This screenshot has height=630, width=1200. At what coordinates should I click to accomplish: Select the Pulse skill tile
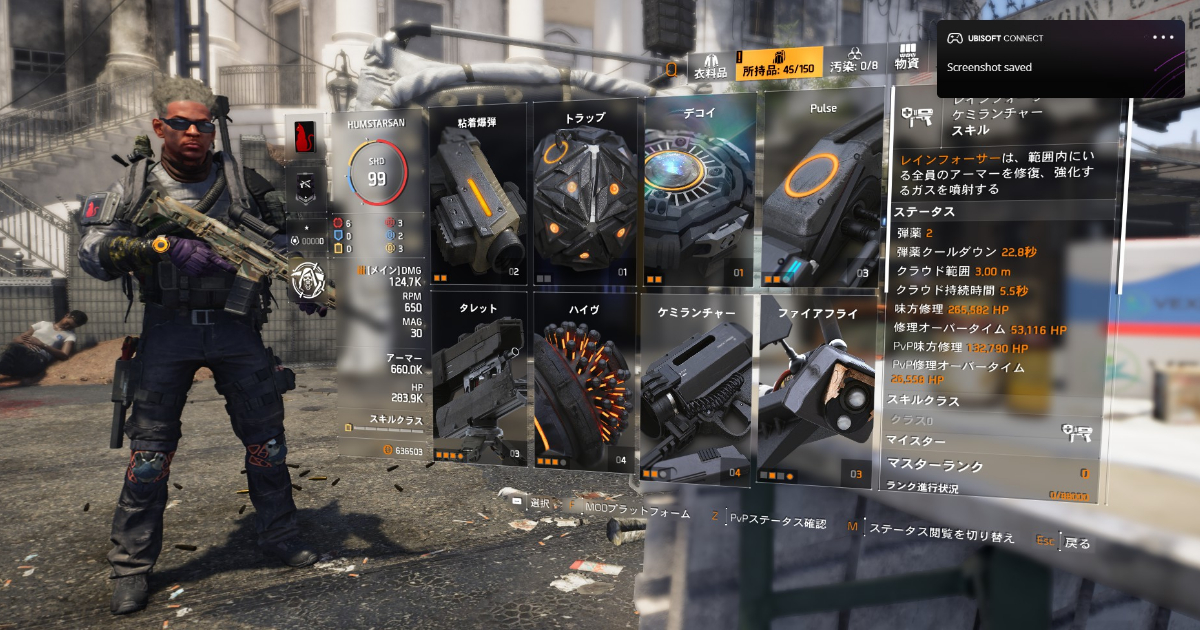(823, 190)
